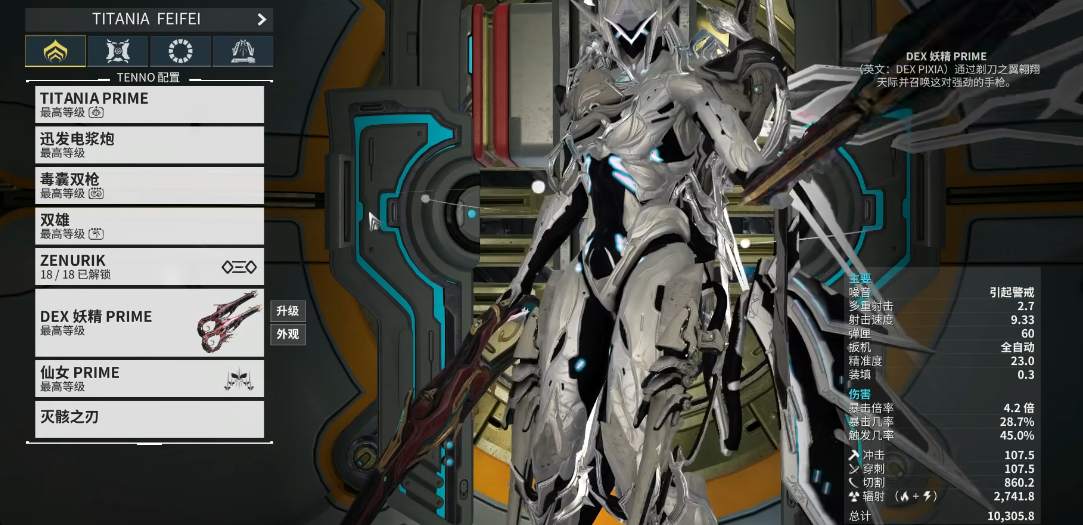Image resolution: width=1083 pixels, height=525 pixels.
Task: Click the 升级 upgrade button
Action: pyautogui.click(x=287, y=310)
